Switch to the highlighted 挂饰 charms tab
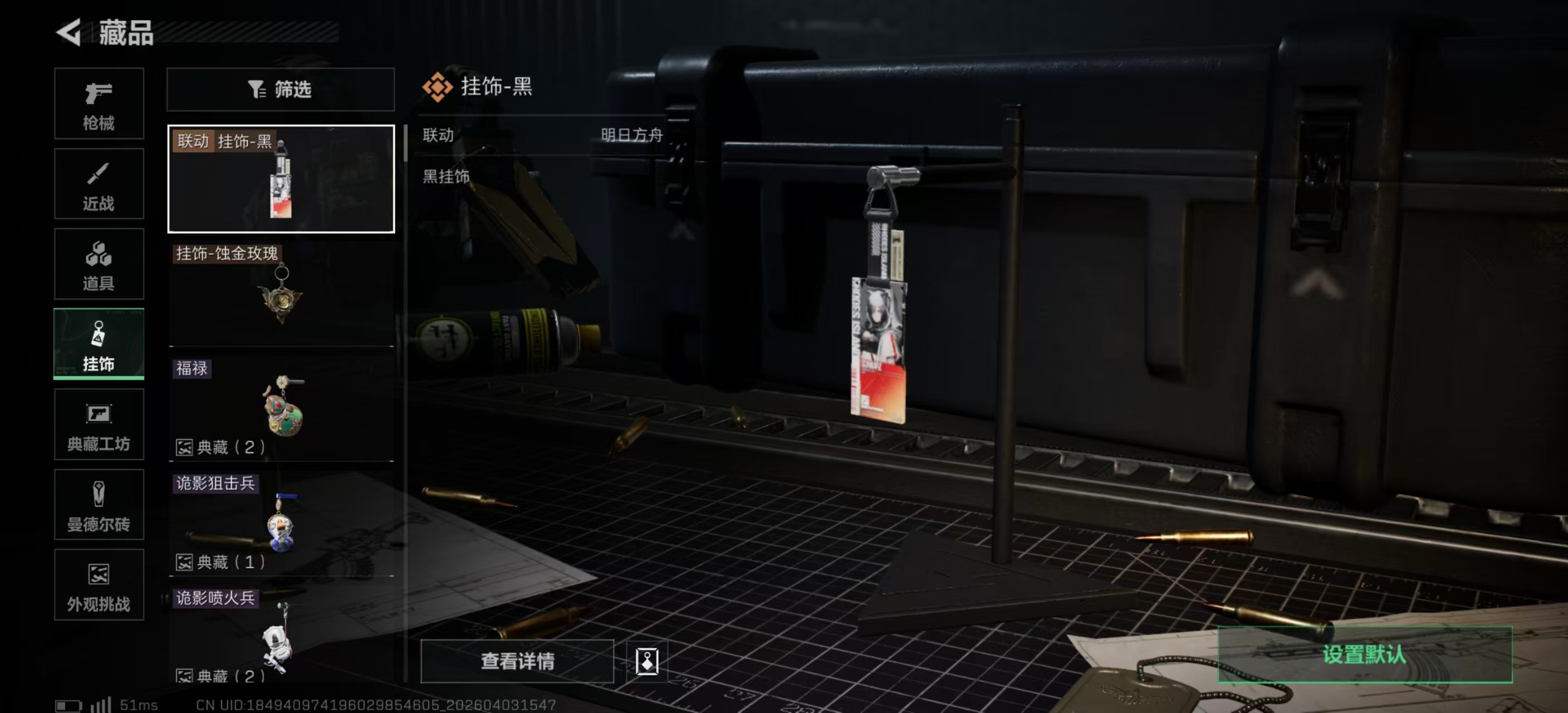Screen dimensions: 1568x713 (99, 345)
